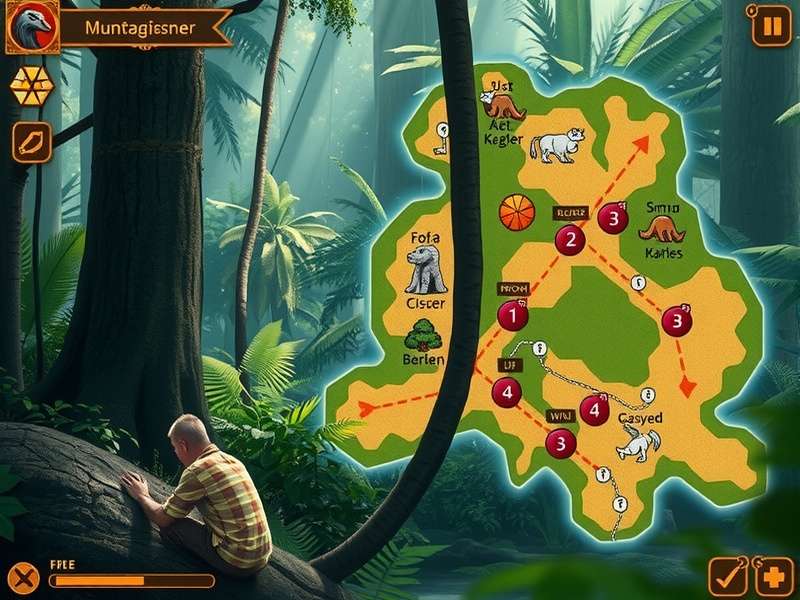
Task: Choose the Smio Karles creature location
Action: [x=661, y=230]
